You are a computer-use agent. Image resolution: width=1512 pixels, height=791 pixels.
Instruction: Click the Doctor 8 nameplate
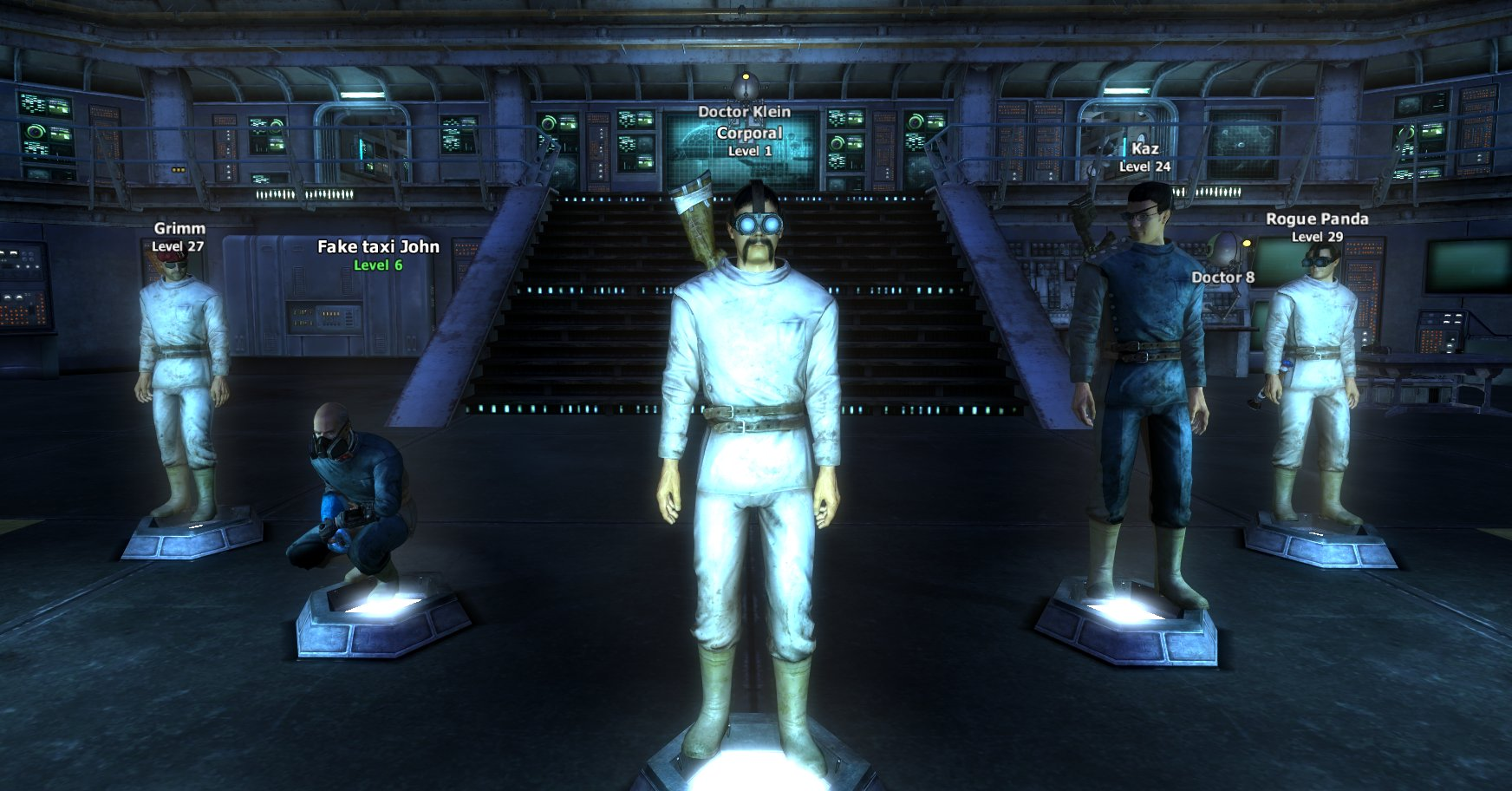coord(1222,278)
